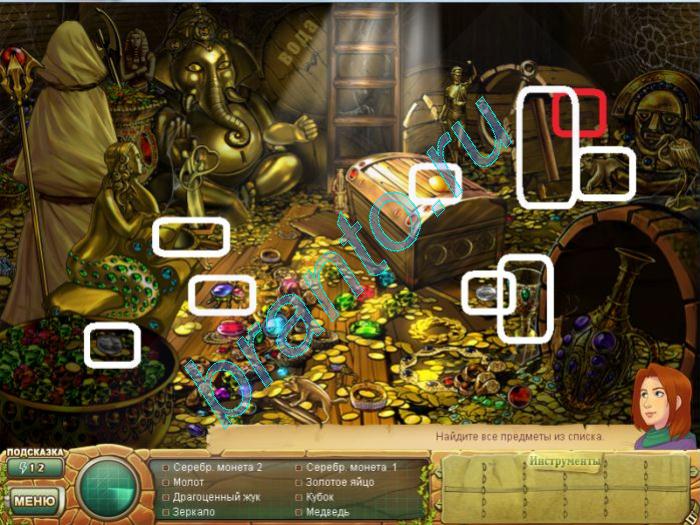Click 'Медведь' in the item list
700x525 pixels.
tap(328, 512)
